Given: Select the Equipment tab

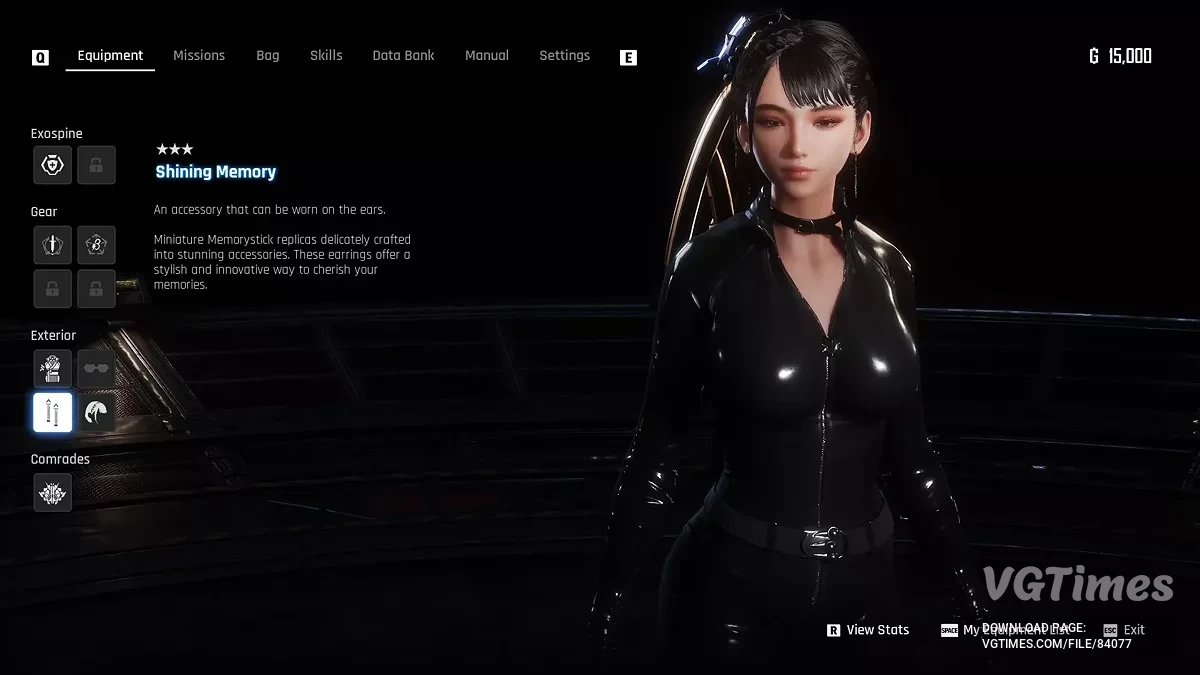Looking at the screenshot, I should point(110,56).
